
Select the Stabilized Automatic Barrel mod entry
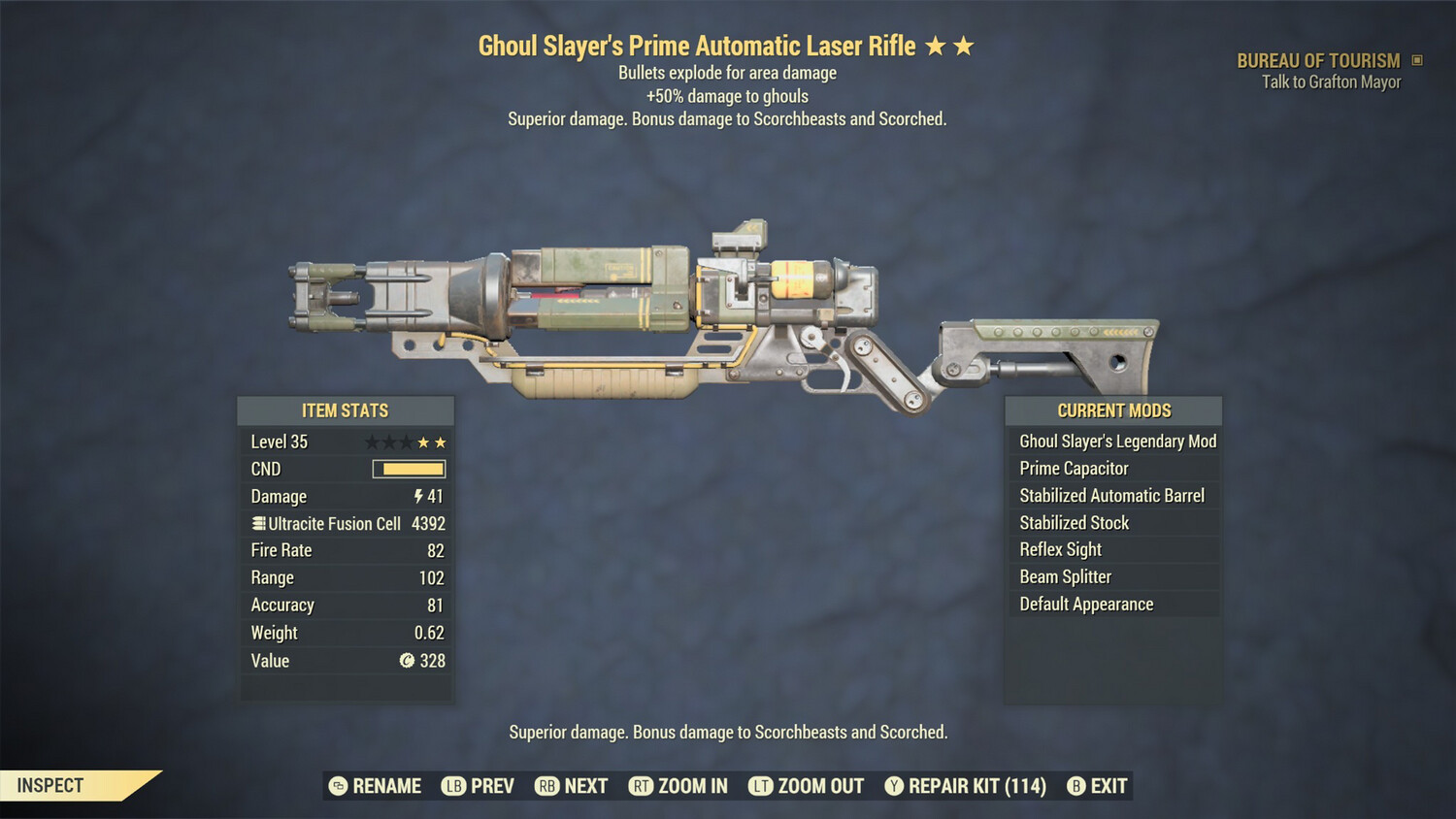(x=1112, y=495)
